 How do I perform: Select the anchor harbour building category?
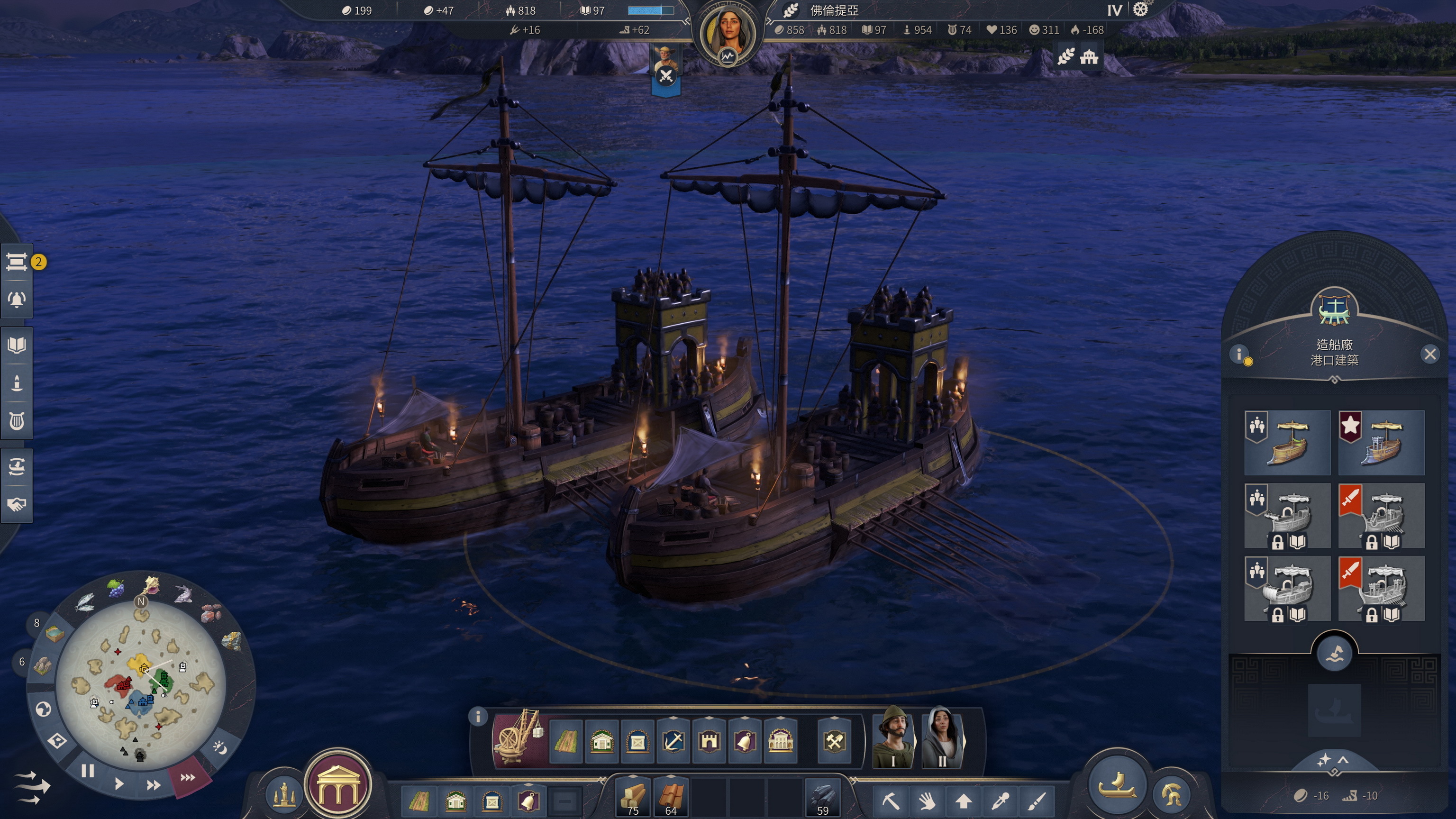click(x=673, y=741)
